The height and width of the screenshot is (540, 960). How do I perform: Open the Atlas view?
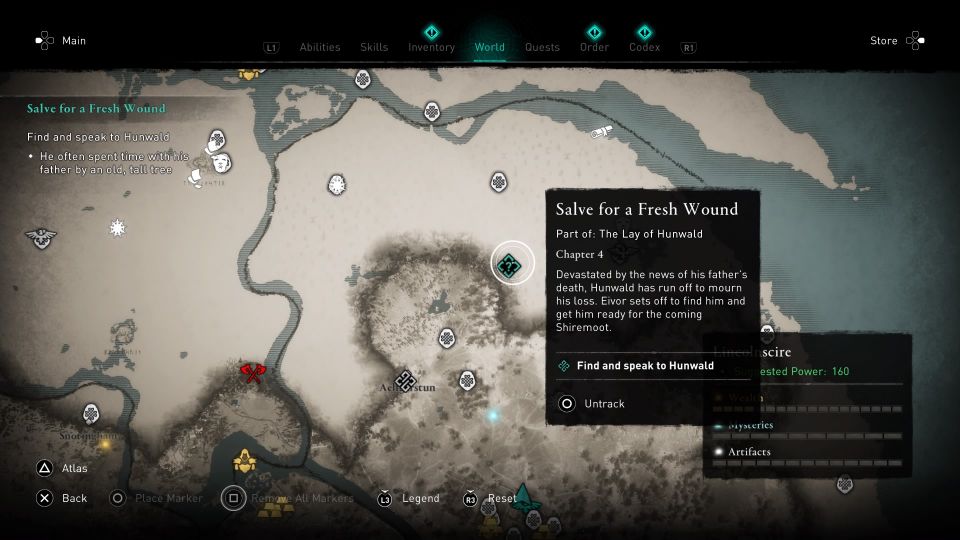(74, 467)
